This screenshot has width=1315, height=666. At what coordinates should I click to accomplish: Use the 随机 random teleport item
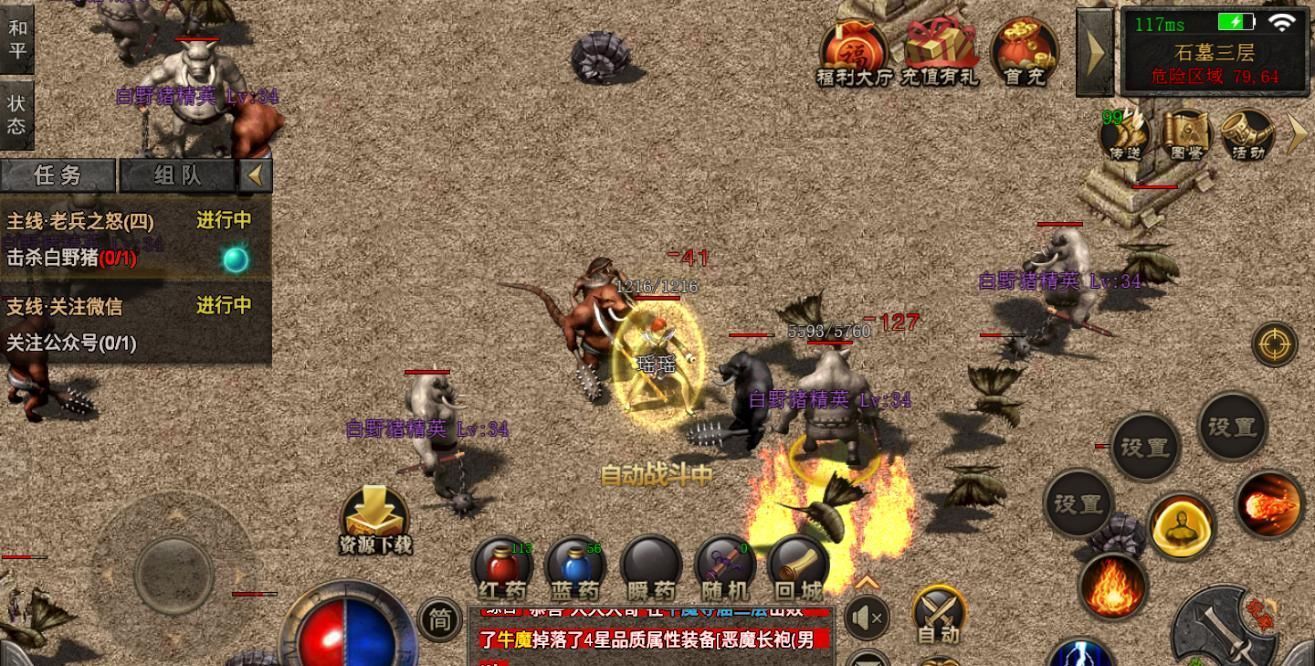[725, 570]
